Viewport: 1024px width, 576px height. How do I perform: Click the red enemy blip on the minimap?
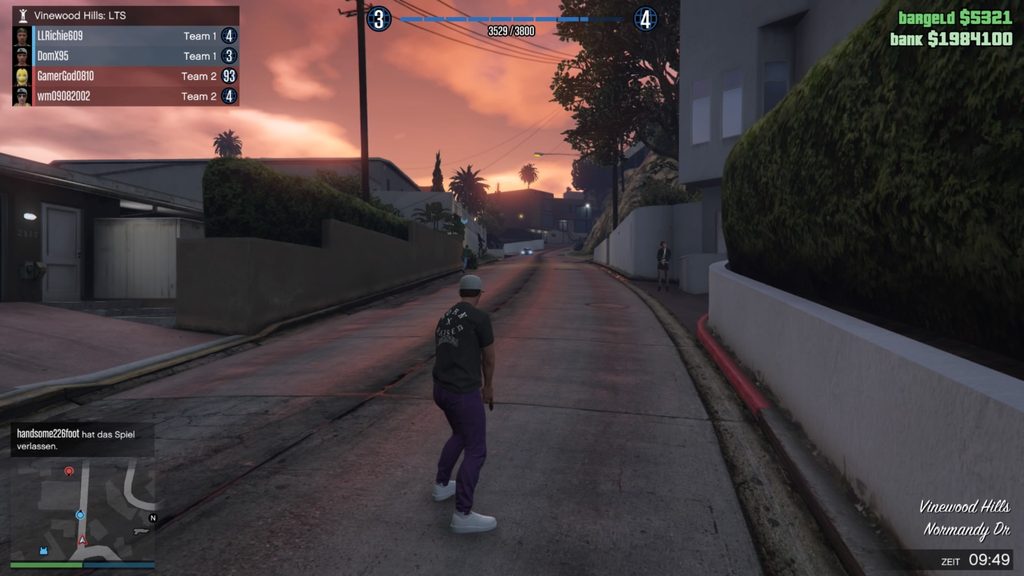point(69,470)
